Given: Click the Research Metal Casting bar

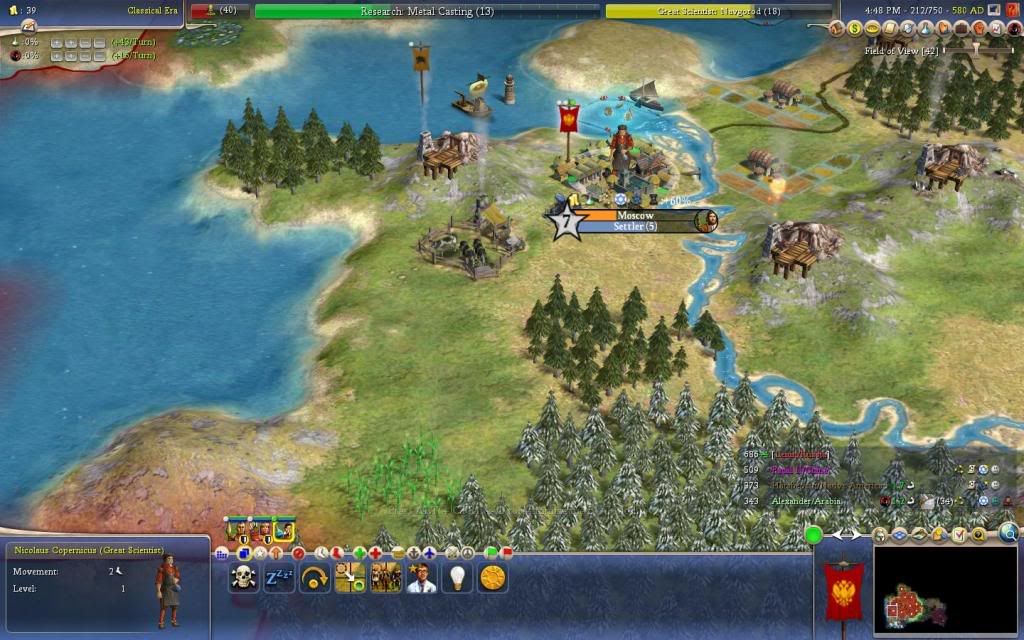Looking at the screenshot, I should point(427,11).
